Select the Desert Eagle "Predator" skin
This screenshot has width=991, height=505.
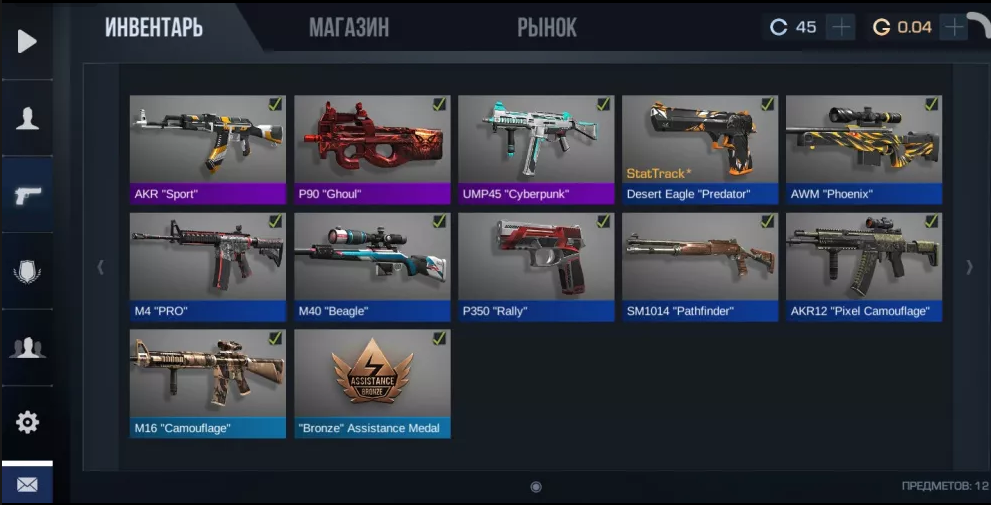tap(700, 150)
